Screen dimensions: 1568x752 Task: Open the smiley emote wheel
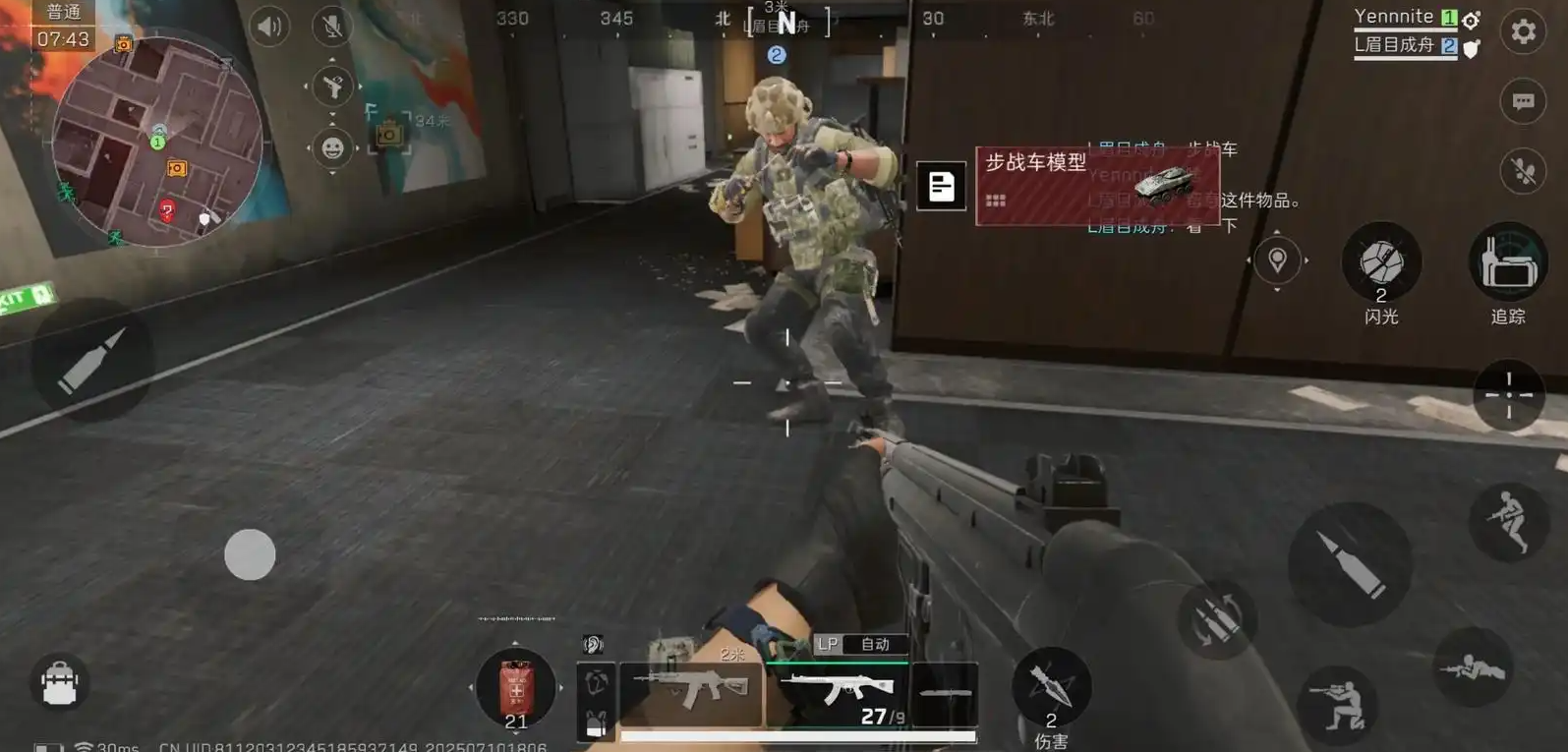(x=332, y=148)
